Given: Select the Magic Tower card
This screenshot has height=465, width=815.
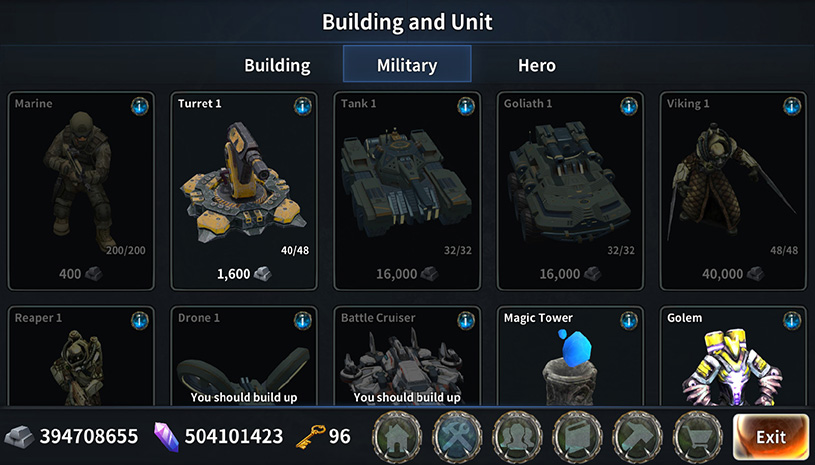Looking at the screenshot, I should pos(570,358).
